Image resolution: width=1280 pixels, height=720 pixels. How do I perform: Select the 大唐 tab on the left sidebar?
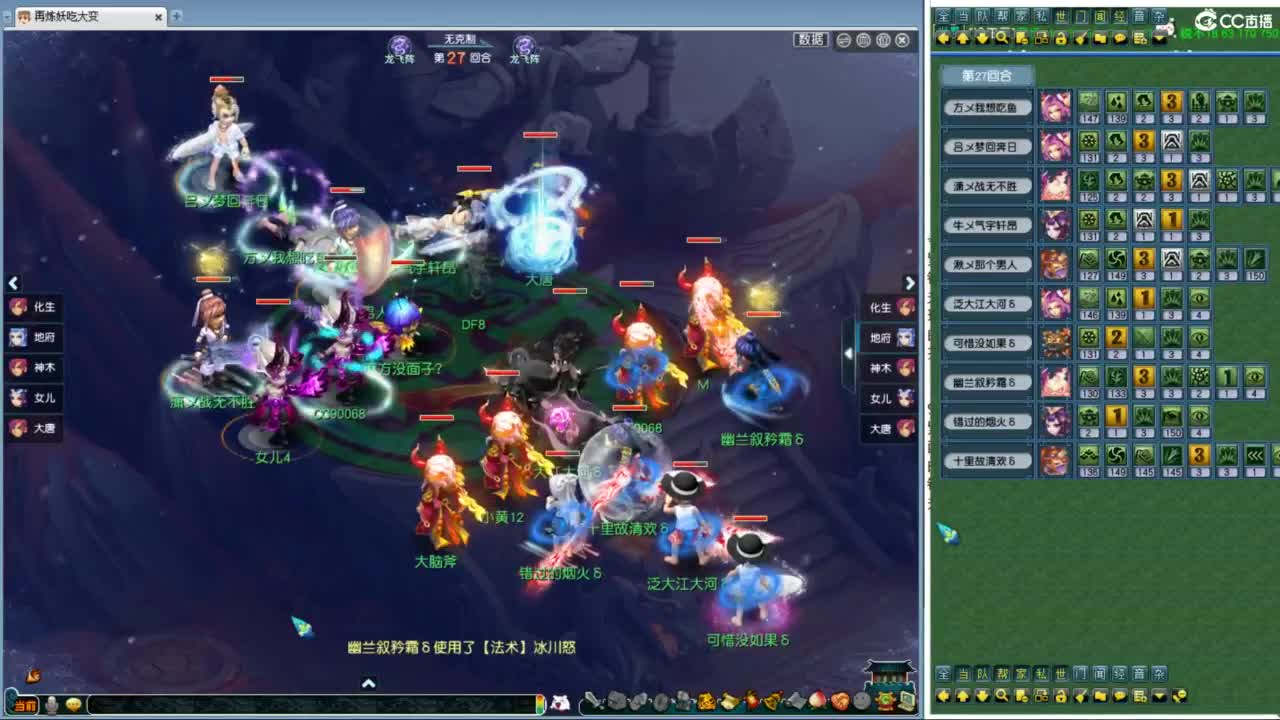coord(35,428)
